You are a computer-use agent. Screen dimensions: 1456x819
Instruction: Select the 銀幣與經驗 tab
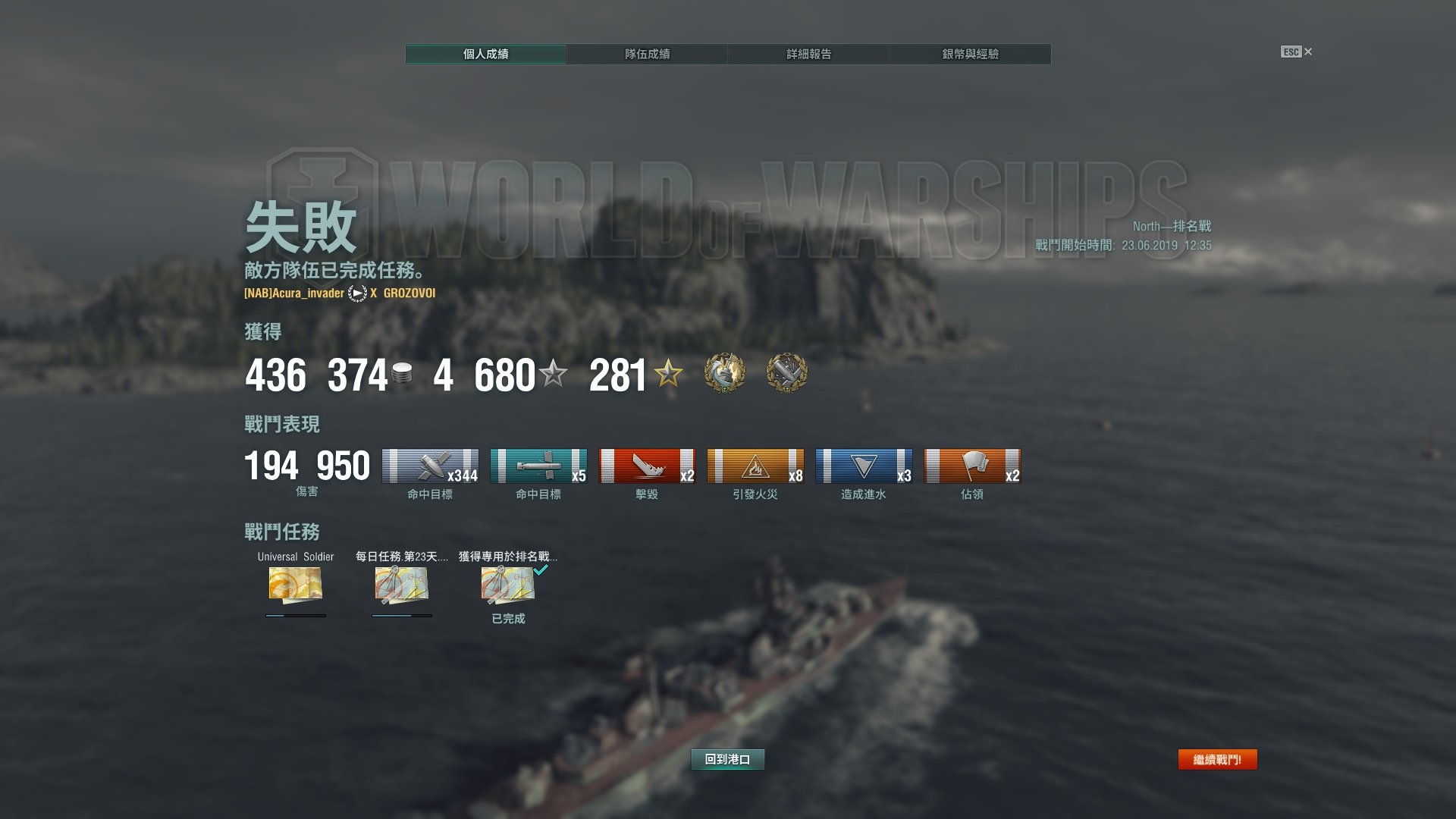[x=970, y=54]
